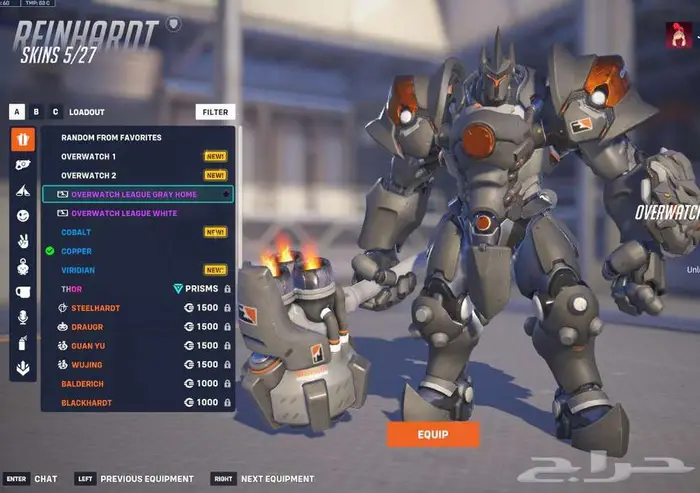This screenshot has width=700, height=493.
Task: Switch to loadout B
Action: 36,112
